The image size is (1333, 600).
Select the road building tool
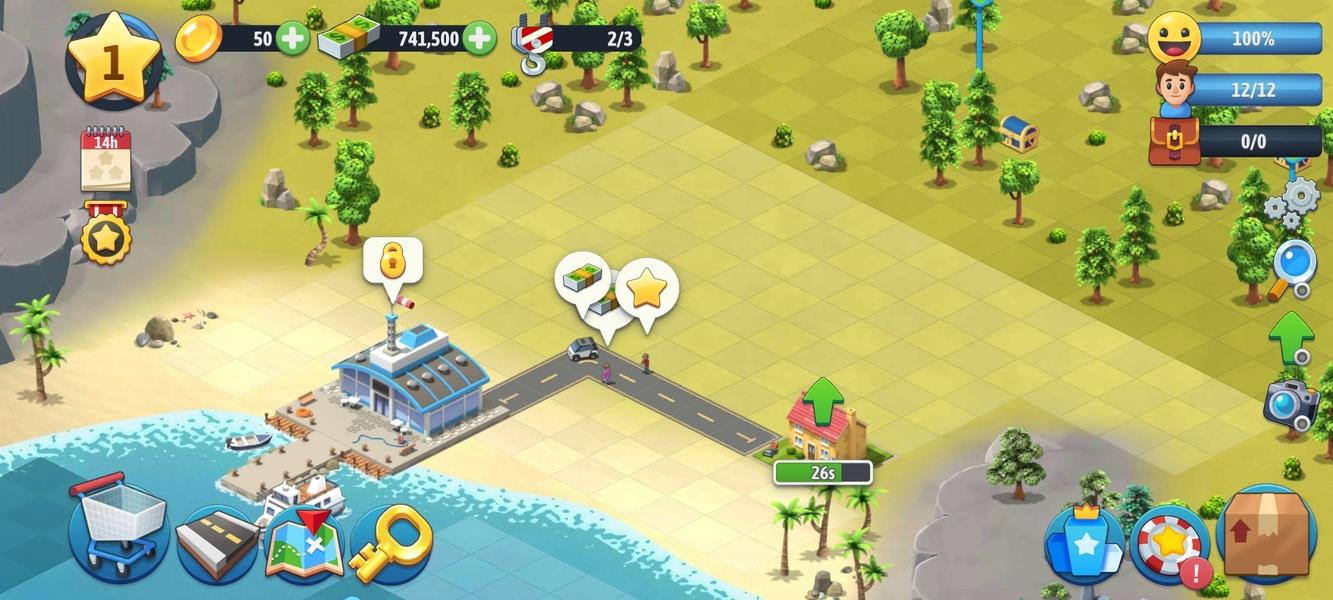tap(217, 545)
